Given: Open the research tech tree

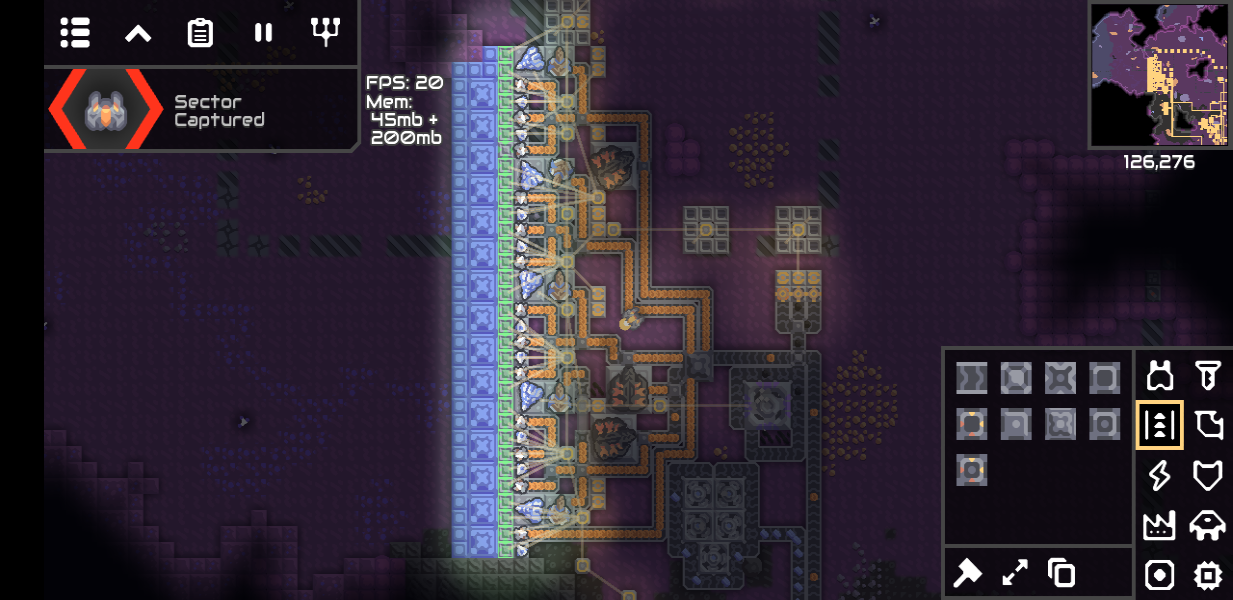Looking at the screenshot, I should 325,33.
